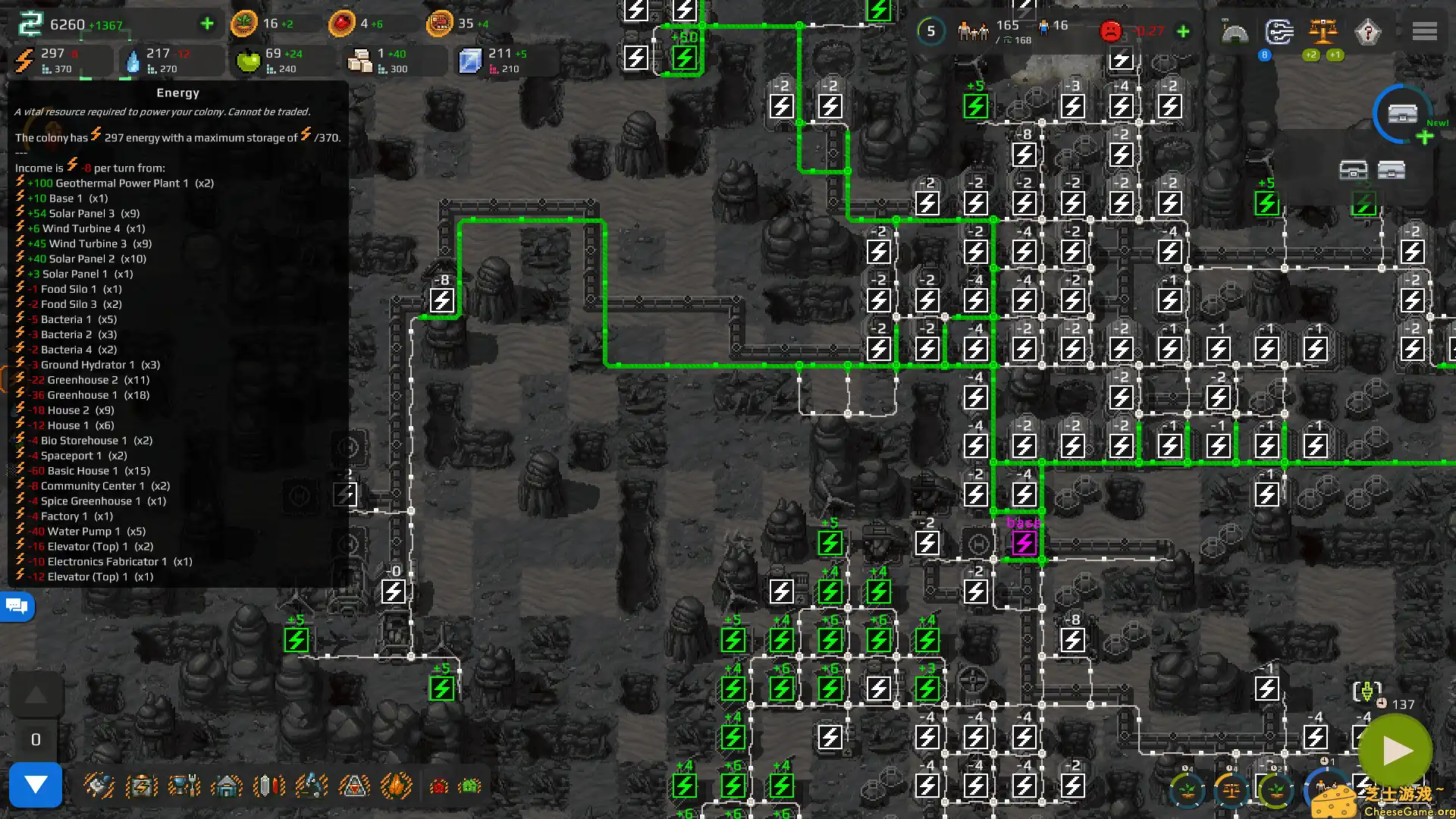Open the quests panel with question mark icon
This screenshot has height=819, width=1456.
click(1369, 32)
